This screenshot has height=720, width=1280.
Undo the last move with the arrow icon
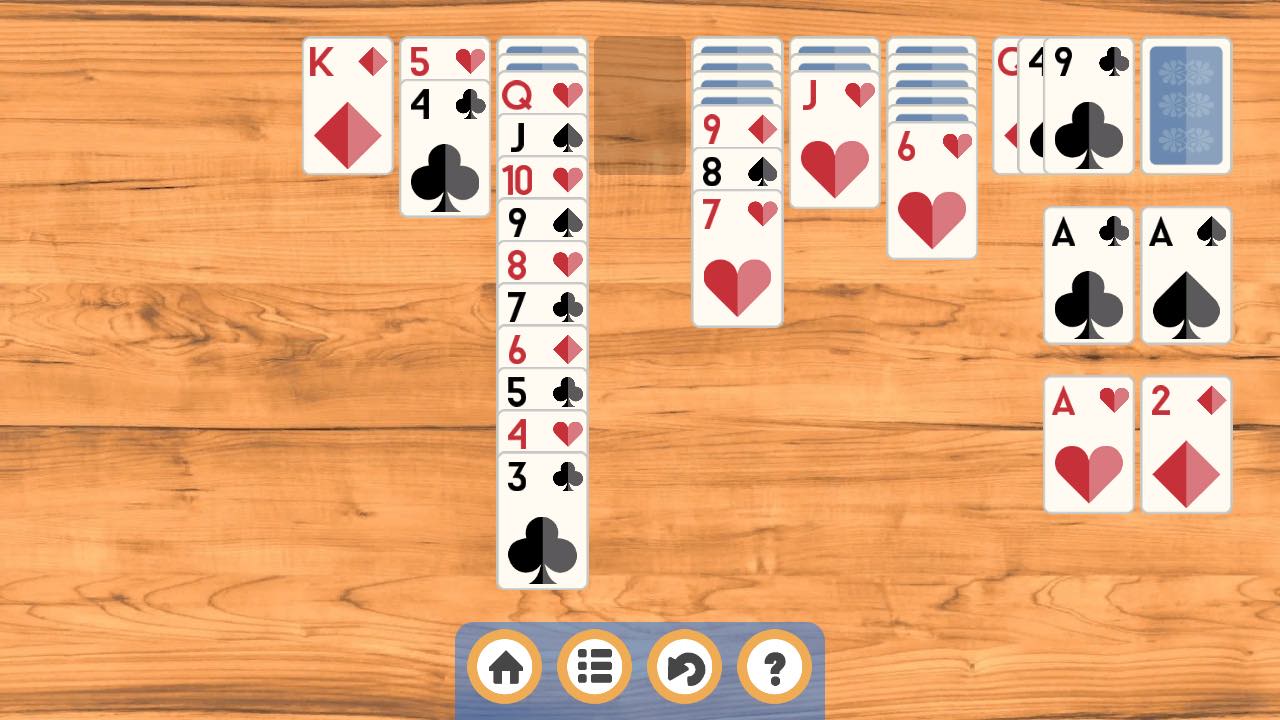[683, 665]
